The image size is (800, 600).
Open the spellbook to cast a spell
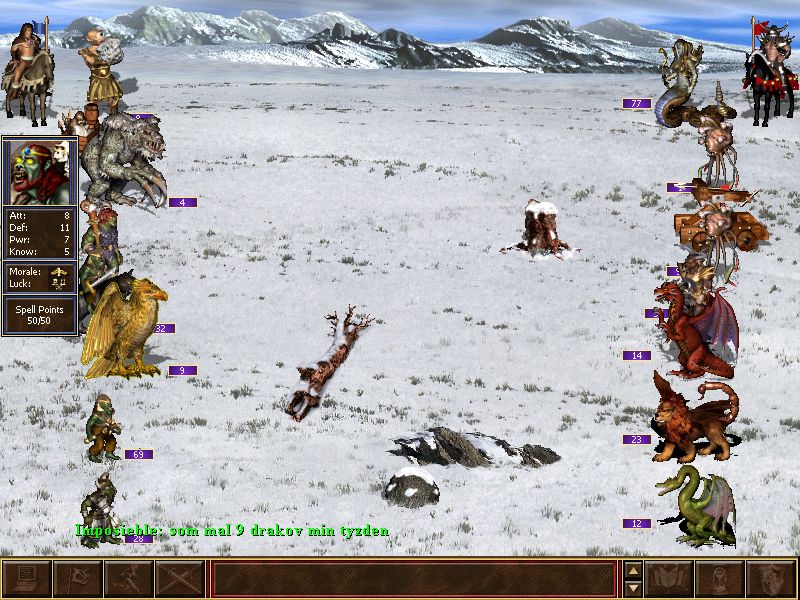point(670,579)
